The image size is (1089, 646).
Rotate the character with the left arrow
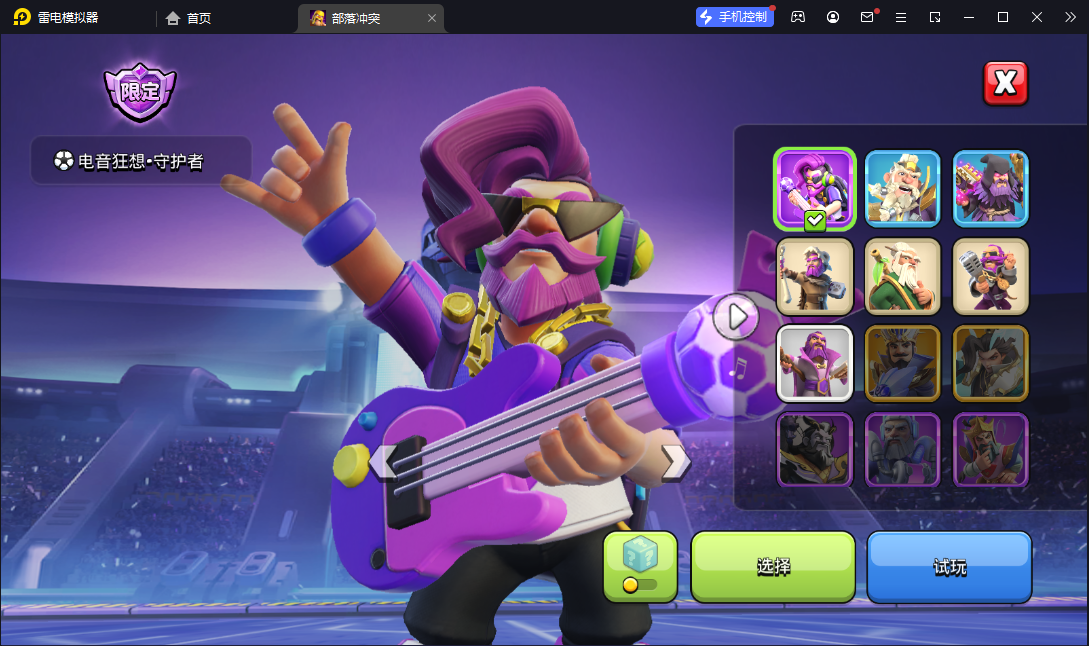(x=382, y=462)
